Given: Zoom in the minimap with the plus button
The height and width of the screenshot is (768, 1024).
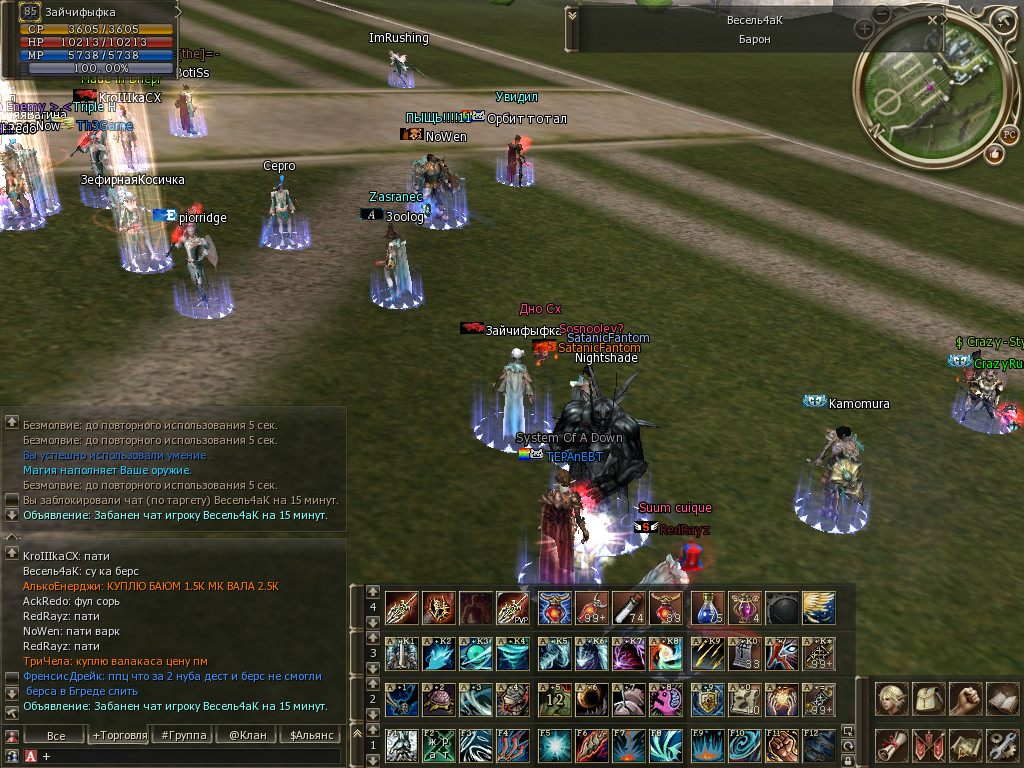Looking at the screenshot, I should click(865, 30).
